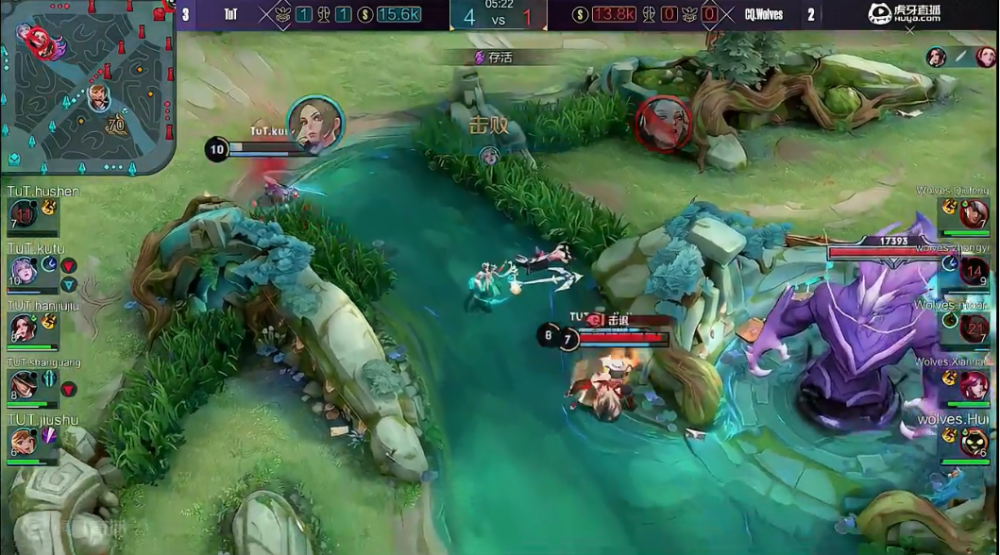
Task: Click the red-ringed enemy hero portrait bubble
Action: coord(663,124)
